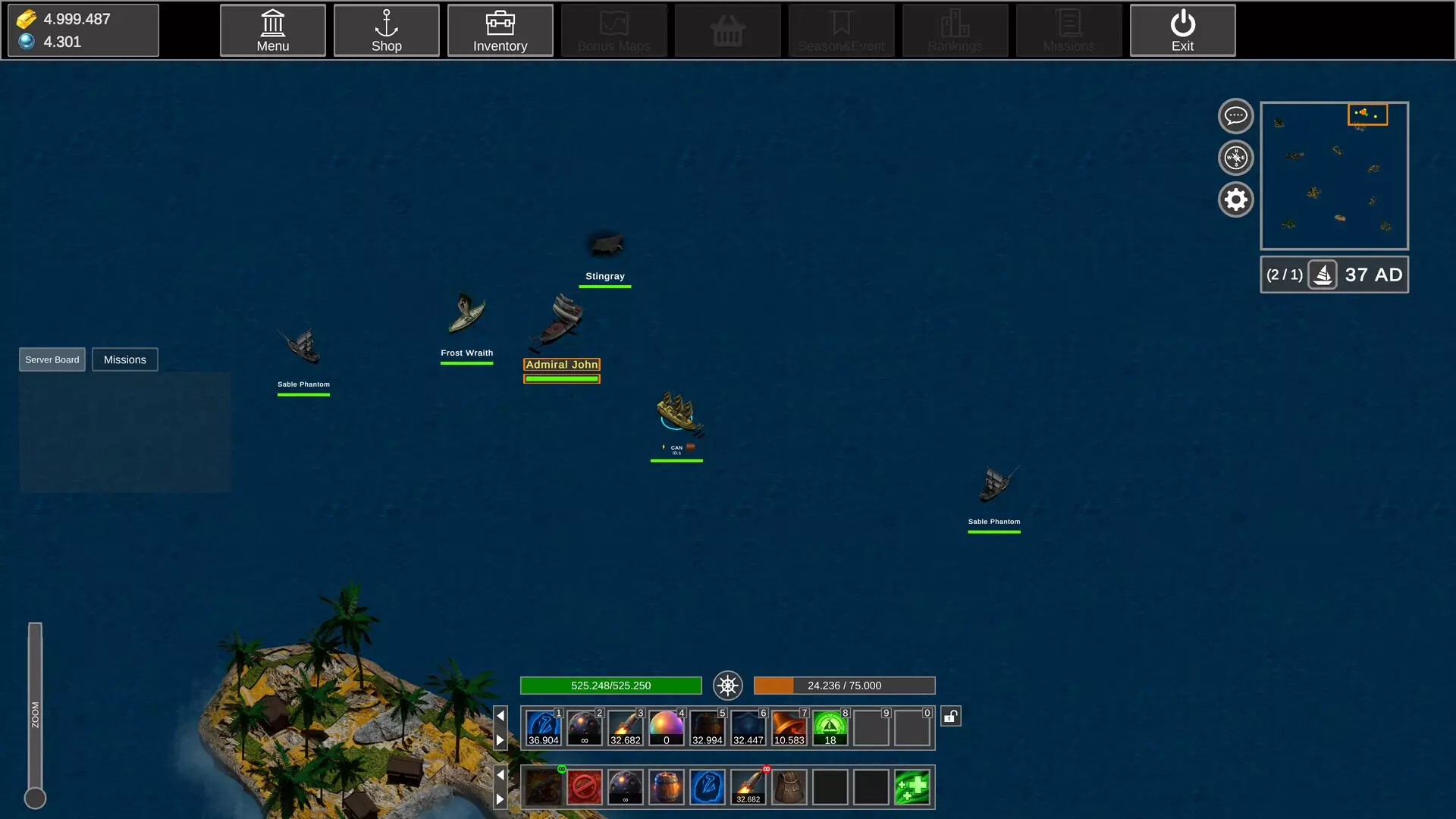Select the red prohibition sign slot
Viewport: 1456px width, 819px height.
tap(584, 787)
